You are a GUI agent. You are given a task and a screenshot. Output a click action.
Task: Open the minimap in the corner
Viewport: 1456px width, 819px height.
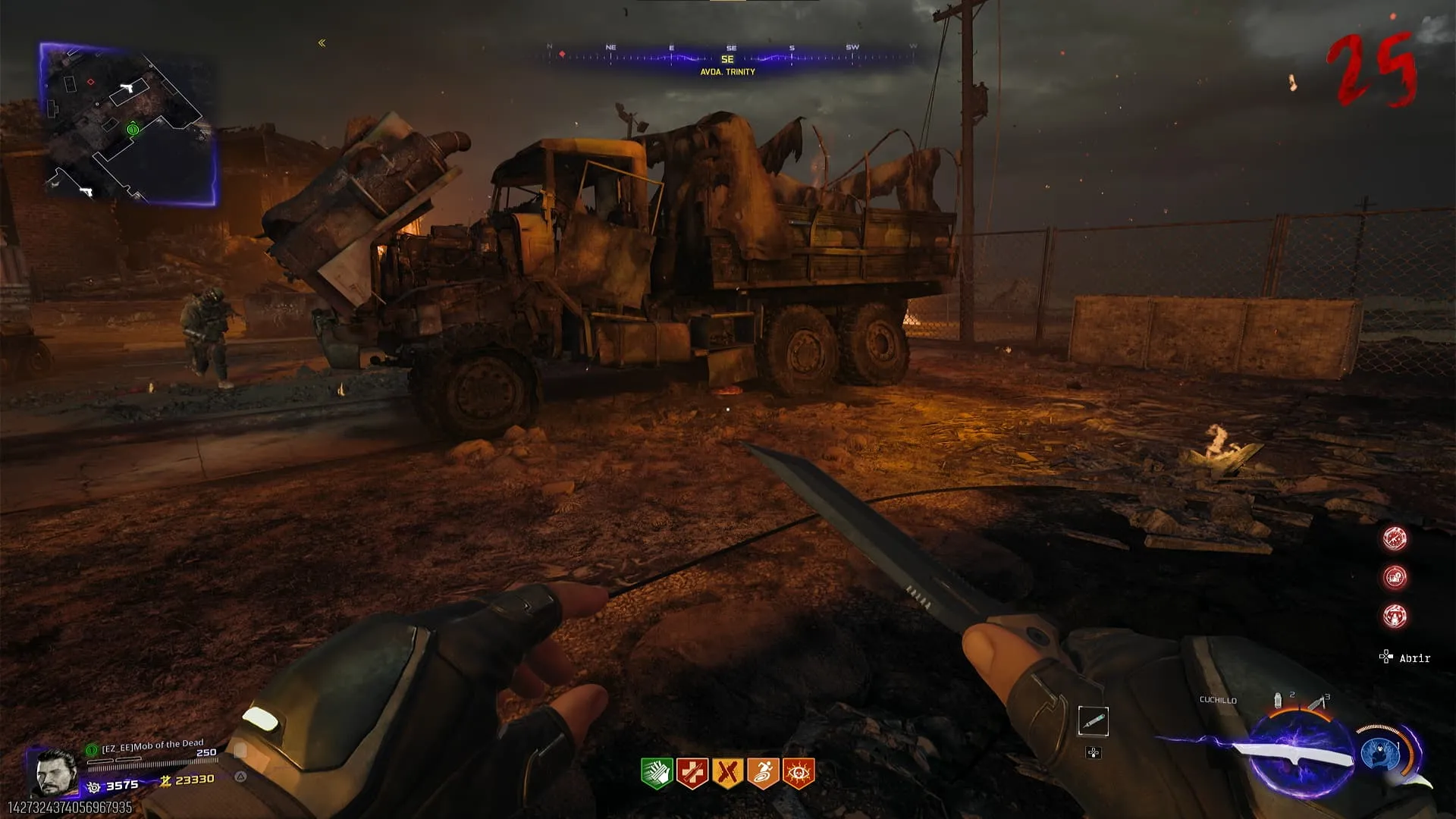point(127,124)
